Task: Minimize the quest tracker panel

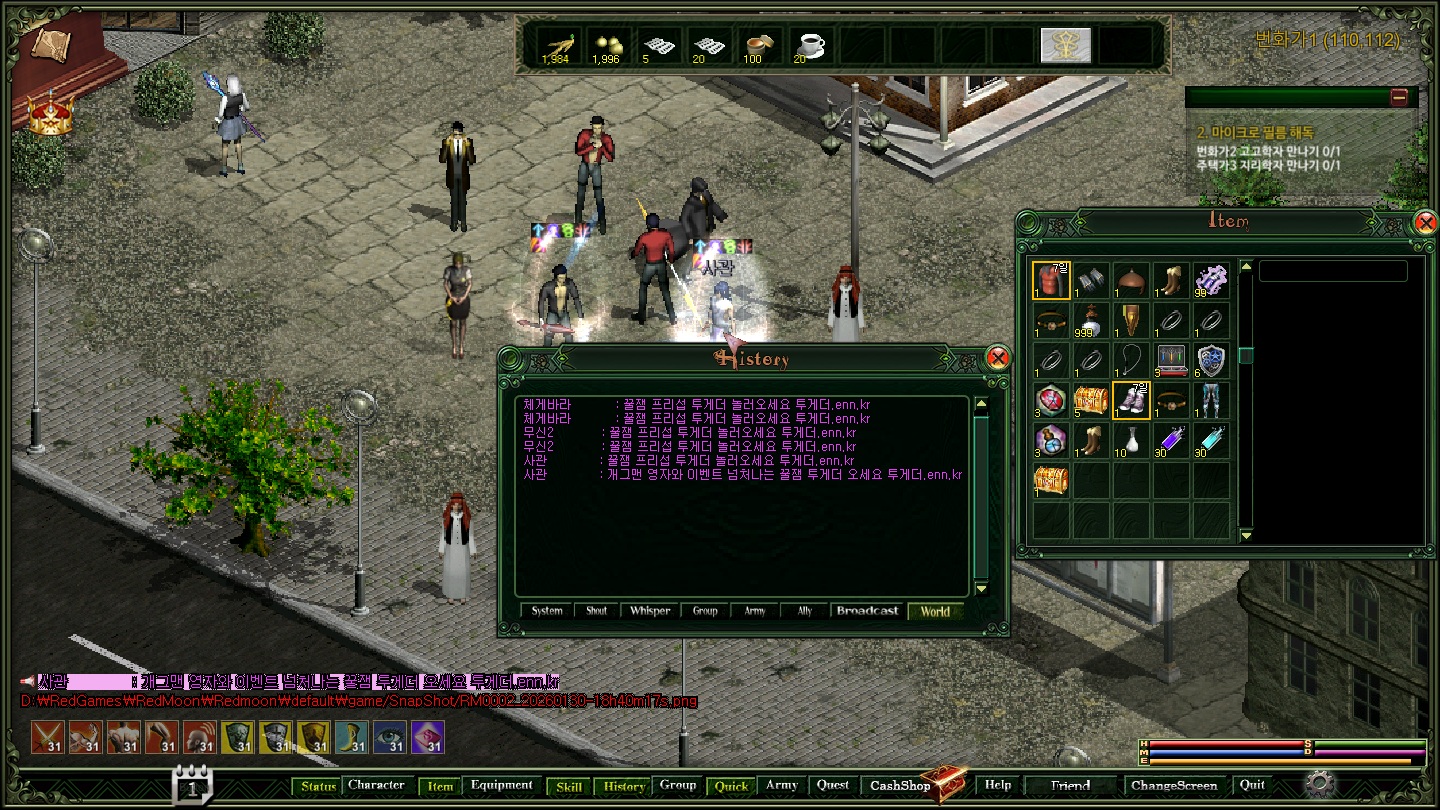Action: (1399, 97)
